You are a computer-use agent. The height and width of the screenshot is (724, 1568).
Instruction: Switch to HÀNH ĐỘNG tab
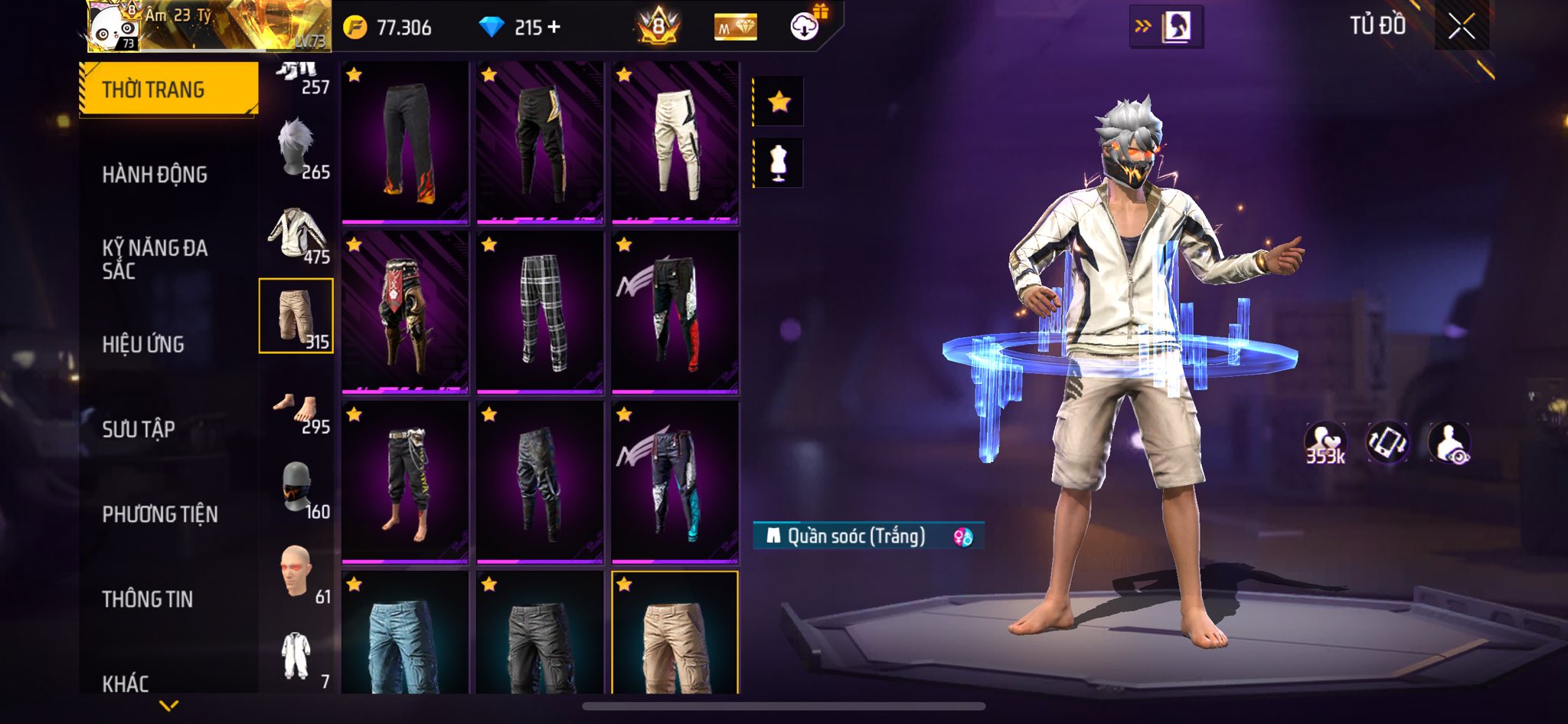(x=155, y=175)
